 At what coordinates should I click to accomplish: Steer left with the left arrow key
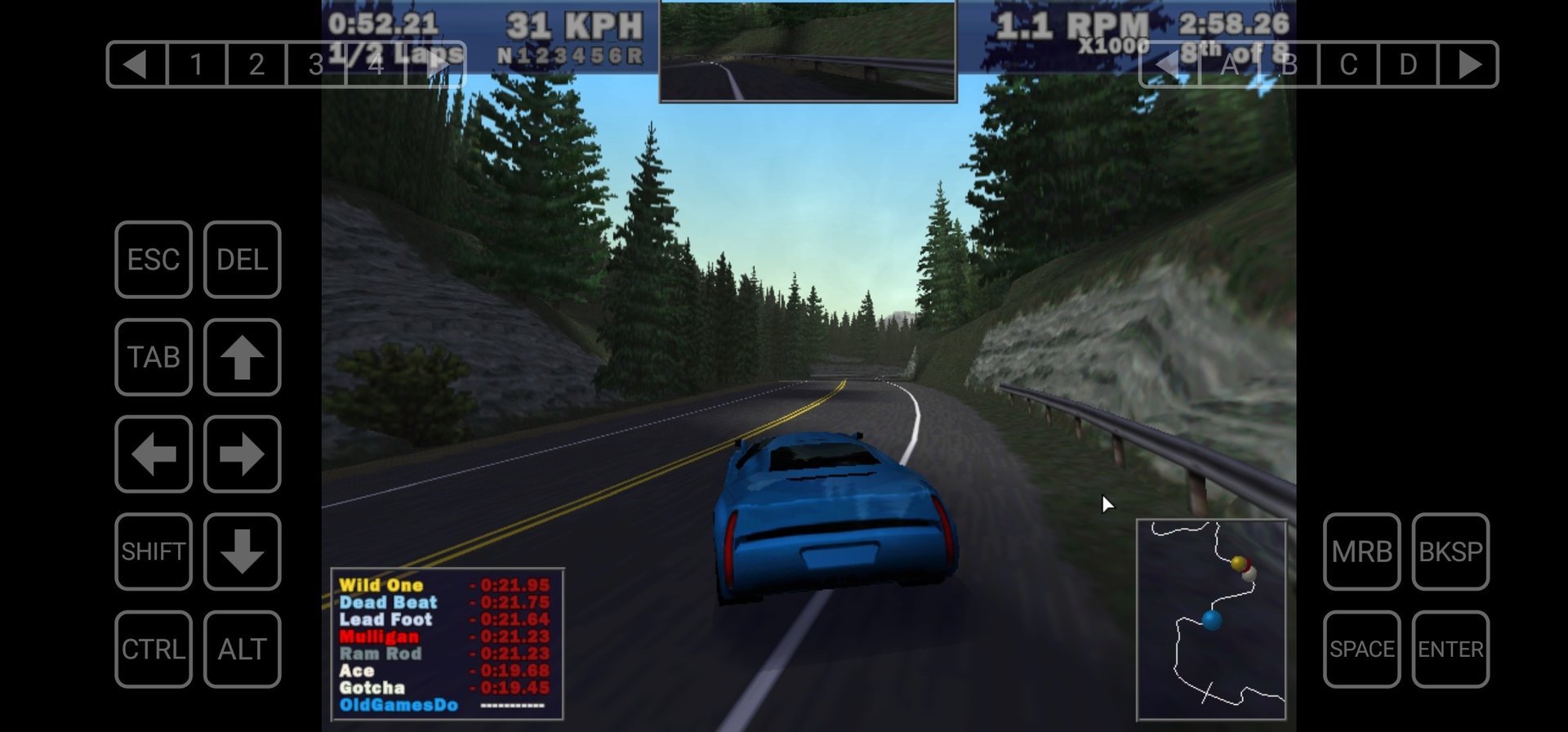click(154, 454)
